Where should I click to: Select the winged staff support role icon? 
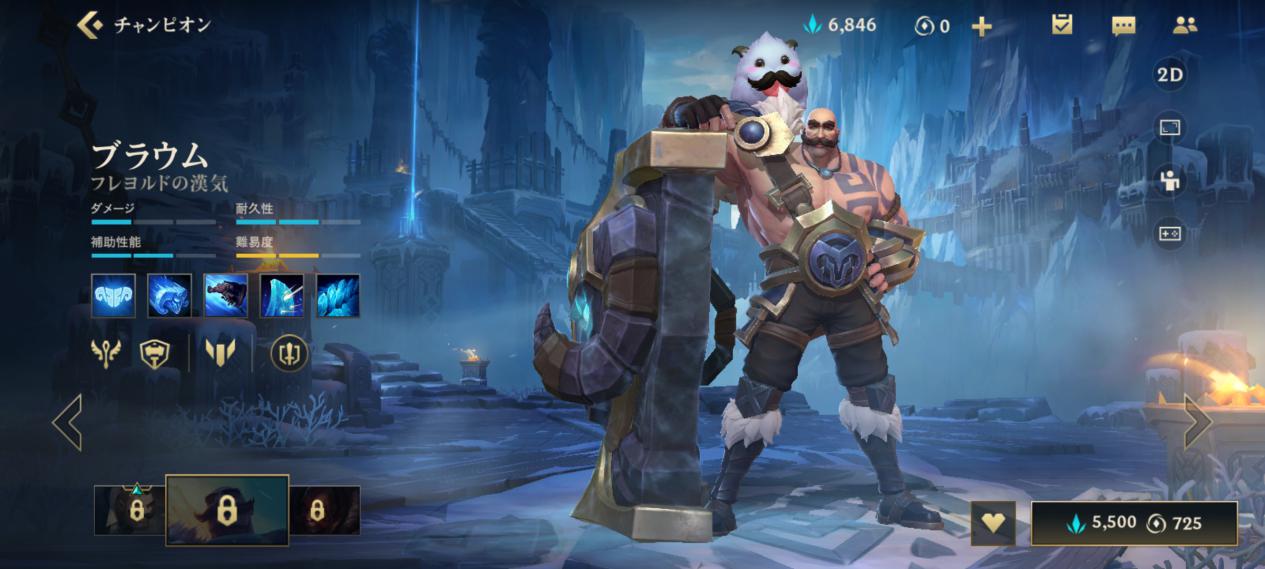click(x=106, y=353)
